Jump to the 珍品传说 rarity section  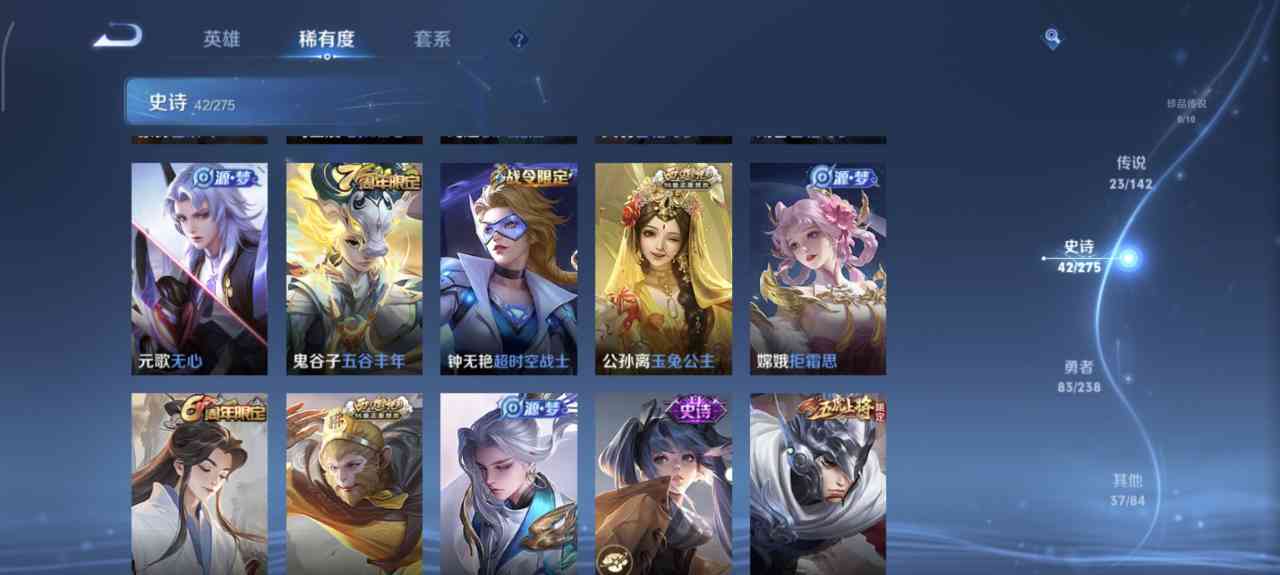tap(1186, 110)
